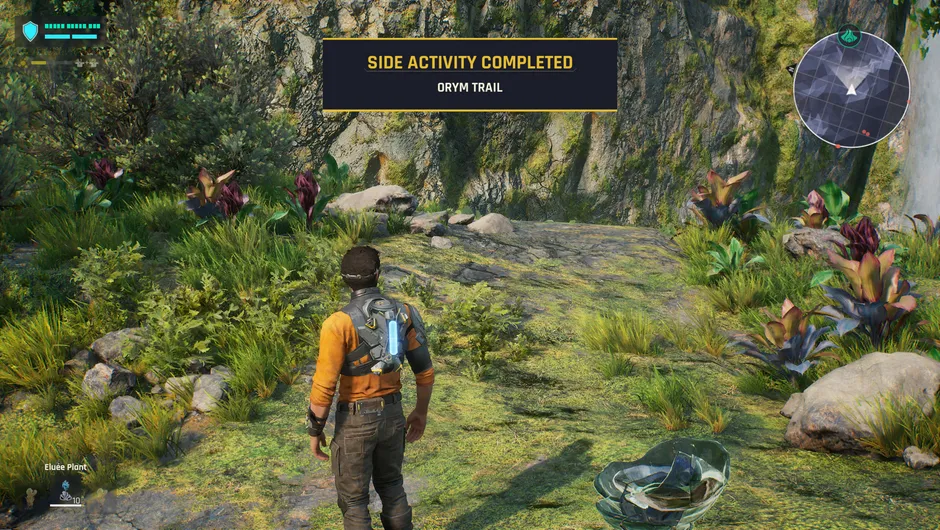Viewport: 940px width, 530px height.
Task: Click the blue shield icon
Action: coord(30,31)
